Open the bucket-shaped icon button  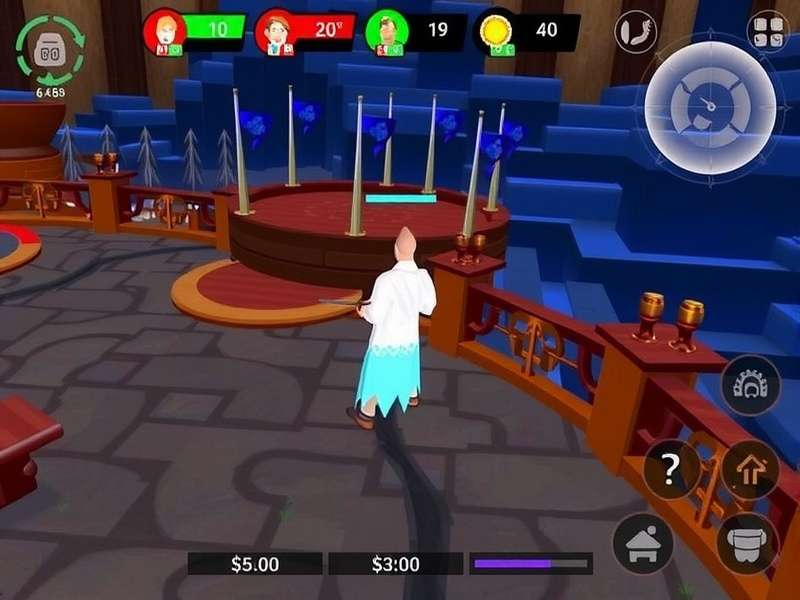(747, 543)
